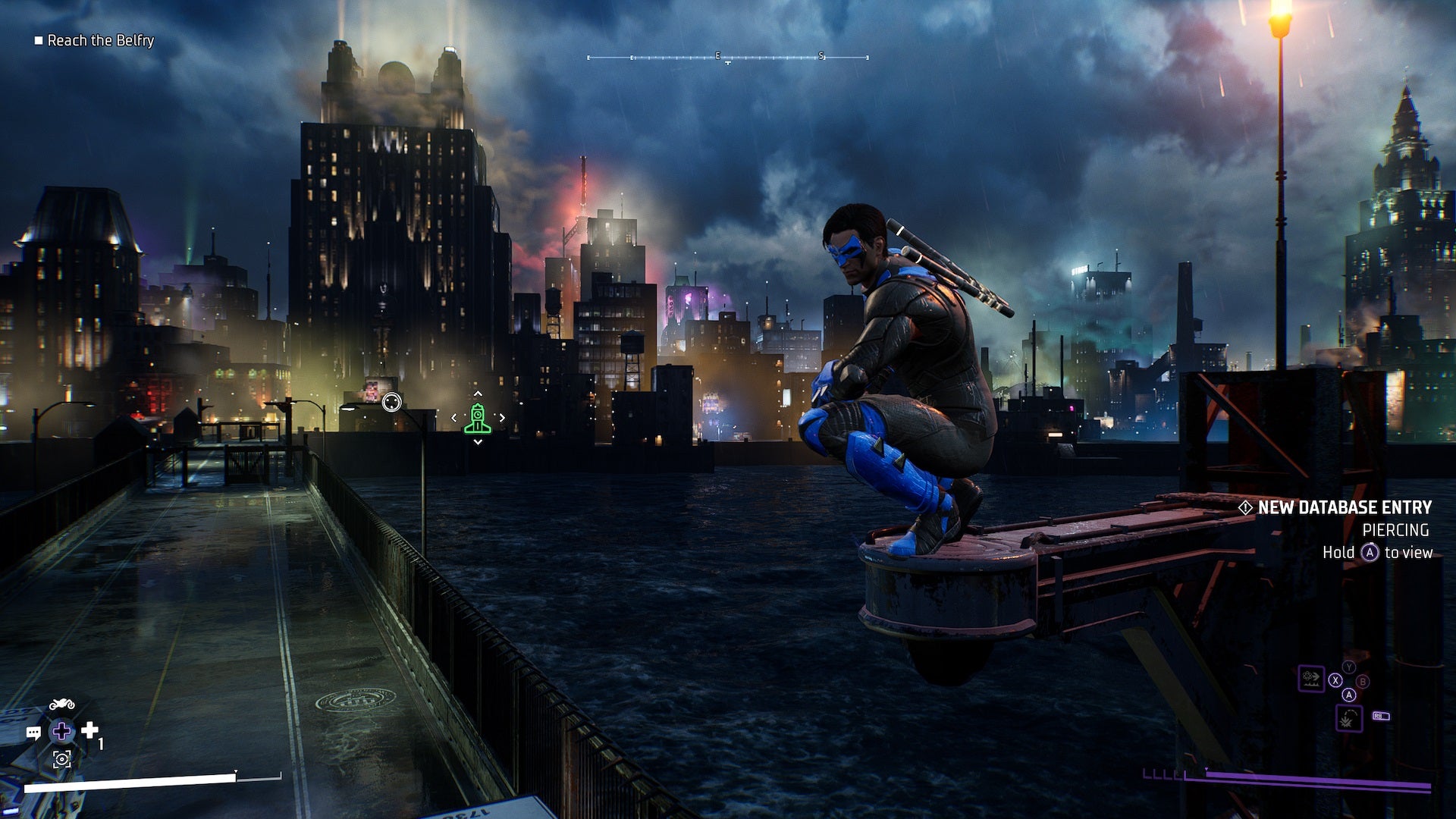Activate the dash ability icon
Viewport: 1456px width, 819px height.
1311,678
